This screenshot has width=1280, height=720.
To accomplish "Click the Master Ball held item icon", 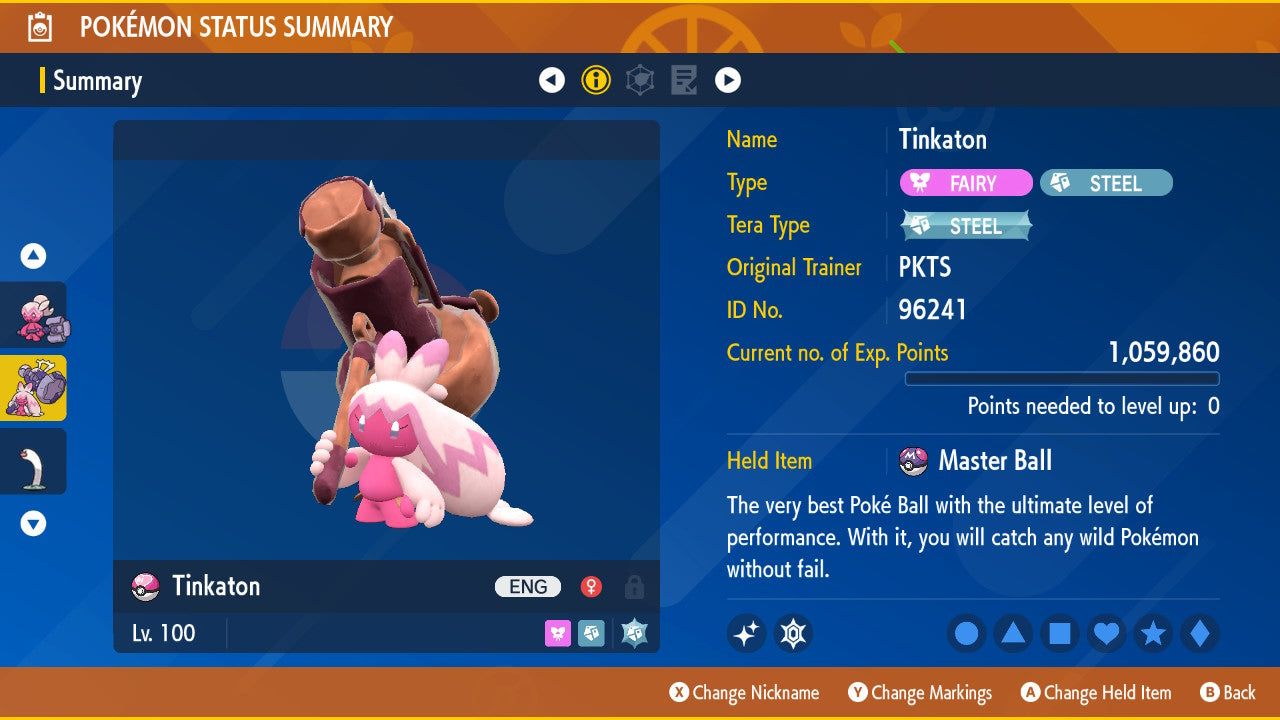I will pos(913,461).
